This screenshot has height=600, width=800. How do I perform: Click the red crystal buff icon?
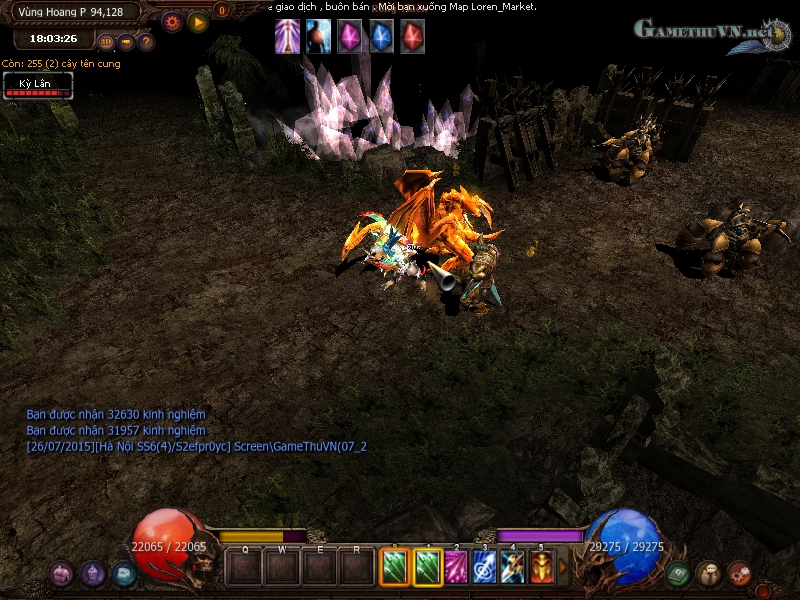click(x=412, y=36)
